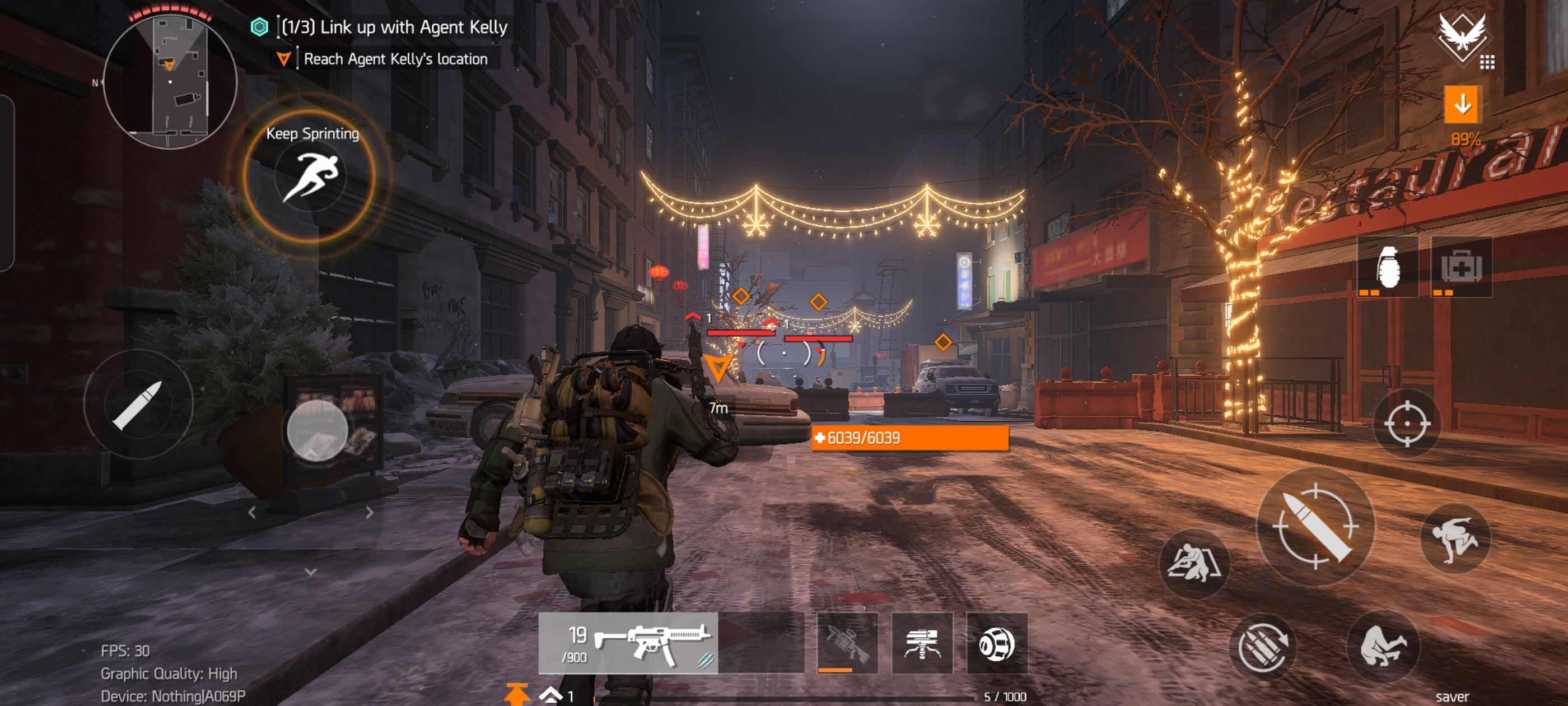
Task: Tap the movement joystick thumb
Action: tap(317, 431)
